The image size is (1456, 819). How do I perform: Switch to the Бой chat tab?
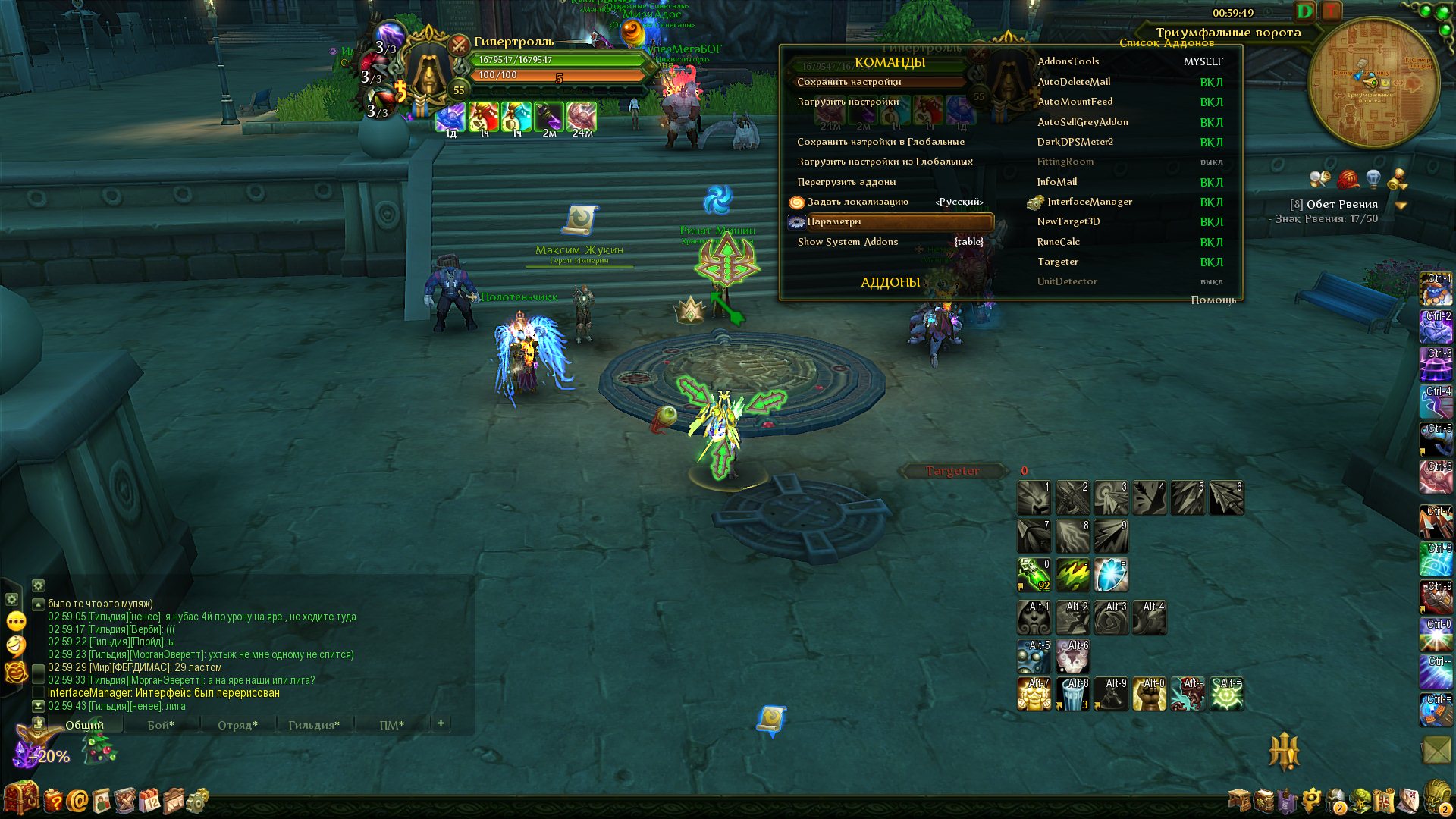point(161,726)
